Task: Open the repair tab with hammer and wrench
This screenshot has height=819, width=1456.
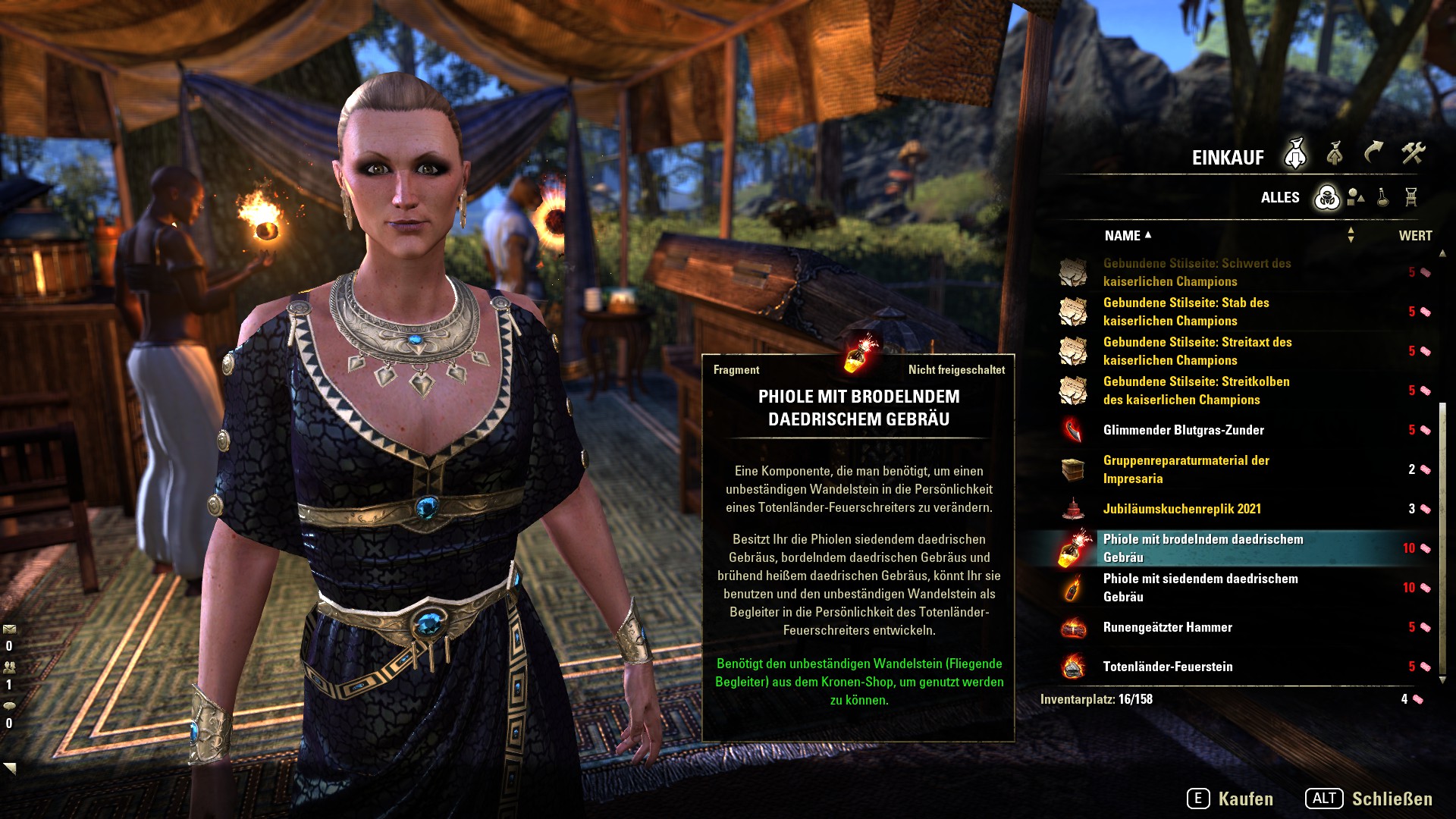Action: coord(1413,154)
